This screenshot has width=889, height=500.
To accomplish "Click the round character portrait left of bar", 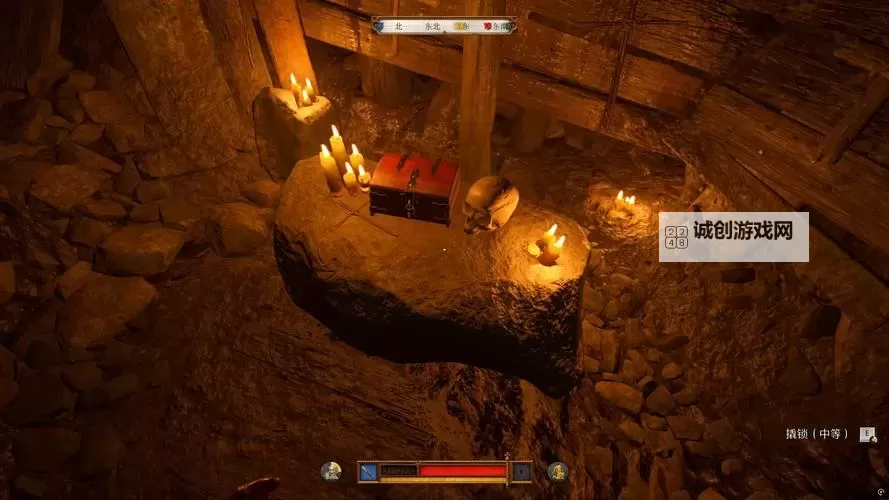I will 330,471.
